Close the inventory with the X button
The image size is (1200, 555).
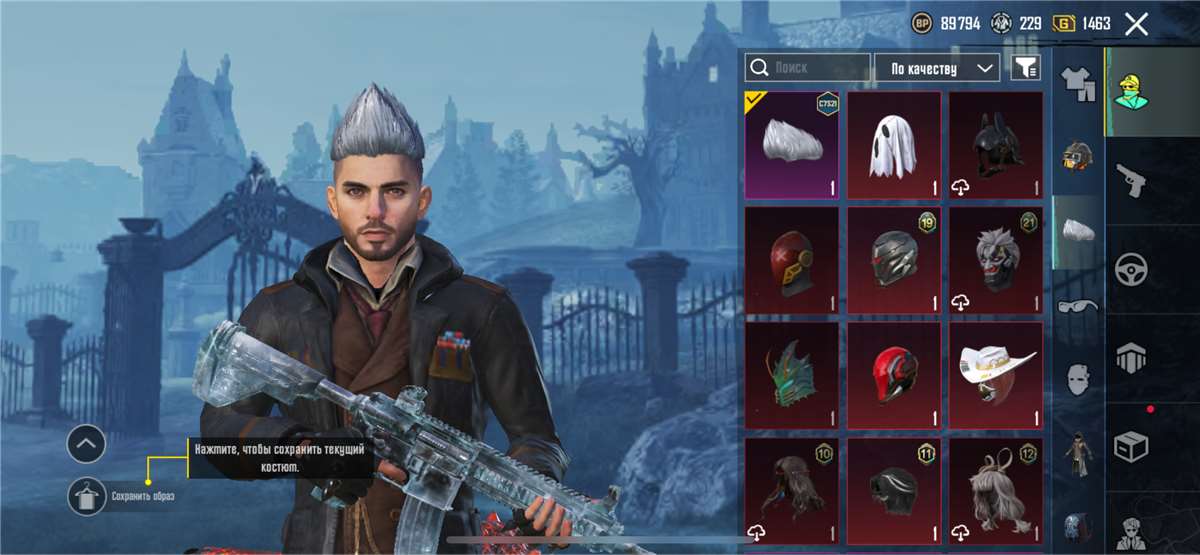click(1136, 24)
